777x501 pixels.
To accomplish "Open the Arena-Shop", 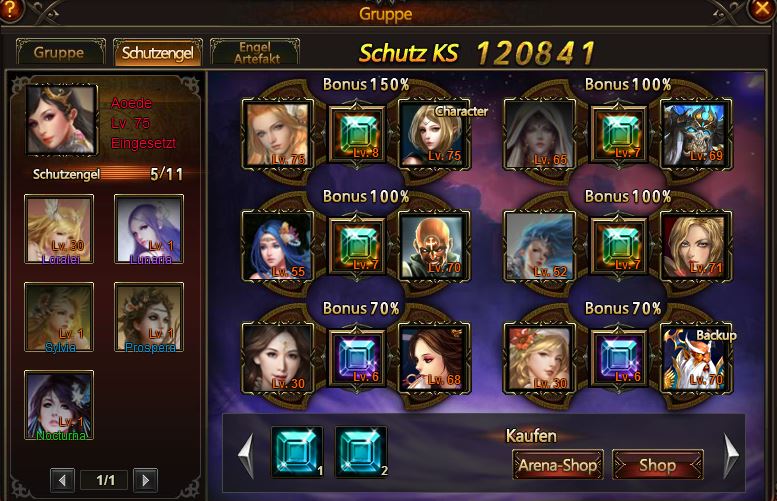I will click(557, 465).
